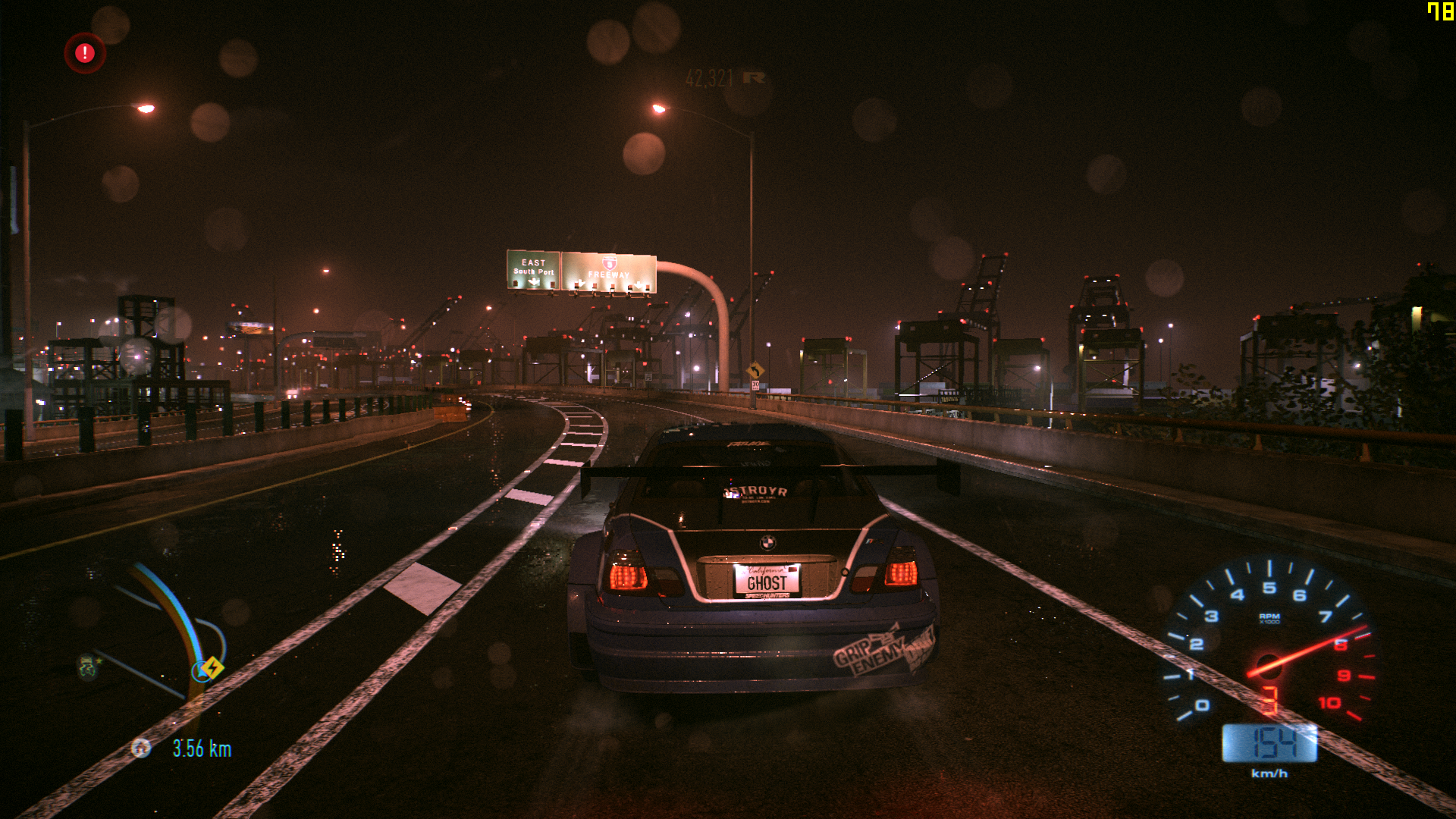Viewport: 1456px width, 819px height.
Task: Click the blue player arrow on minimap
Action: coord(201,671)
